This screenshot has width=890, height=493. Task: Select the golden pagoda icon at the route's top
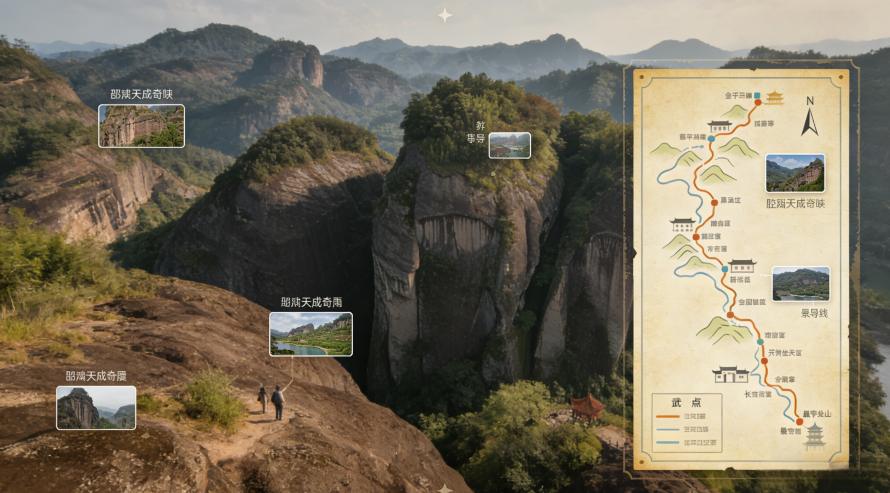[x=775, y=97]
